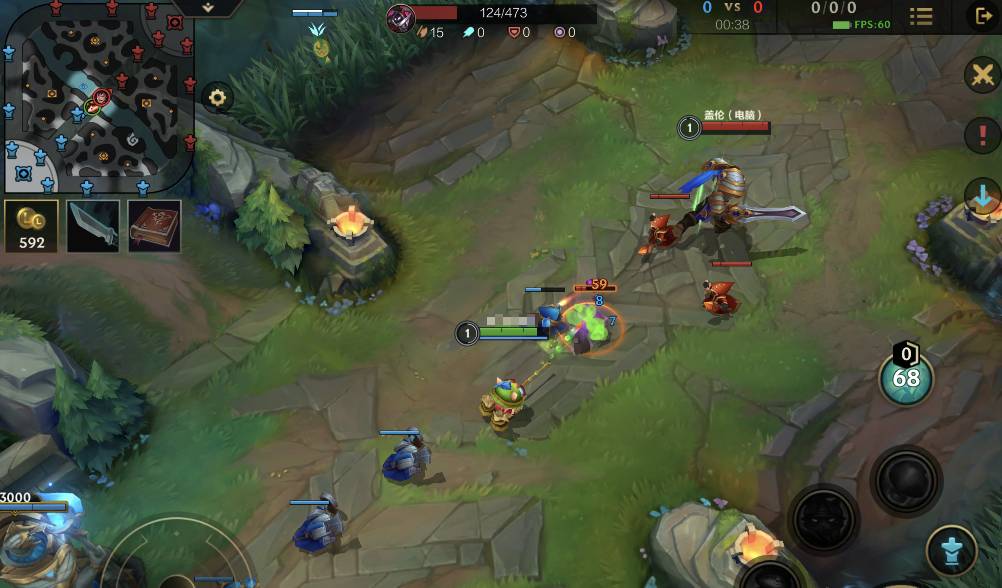Image resolution: width=1002 pixels, height=588 pixels.
Task: Open settings with the gear icon
Action: [x=217, y=98]
